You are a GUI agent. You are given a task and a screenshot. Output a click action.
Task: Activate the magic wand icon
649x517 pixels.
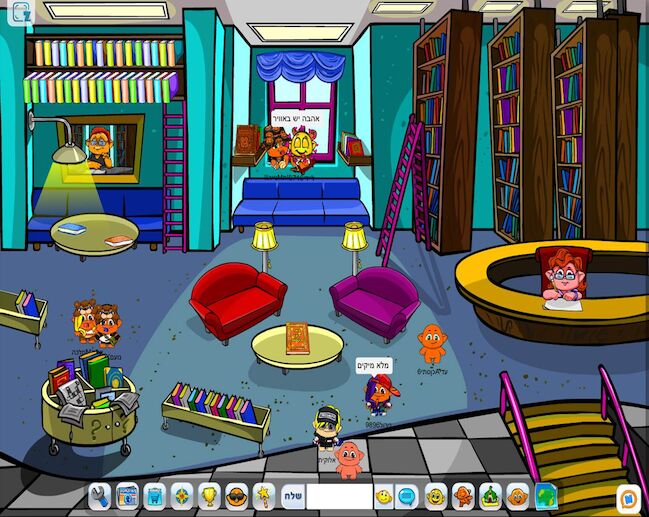pyautogui.click(x=263, y=495)
